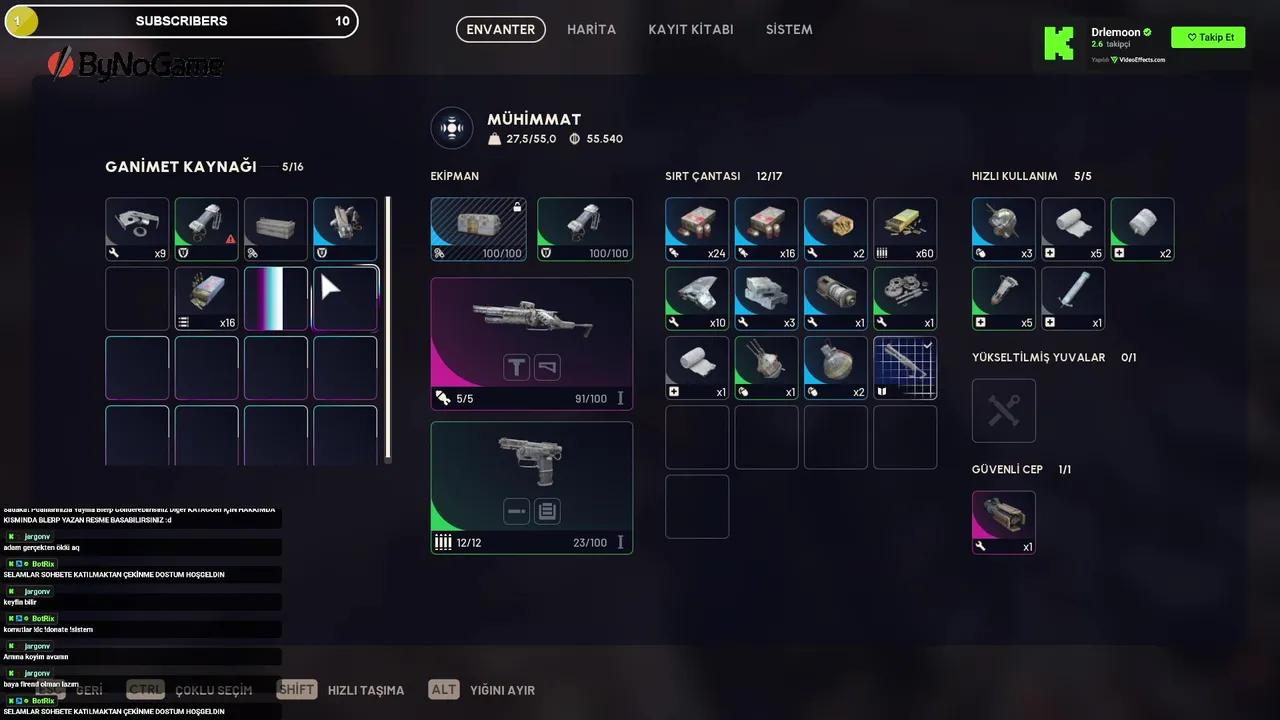1280x720 pixels.
Task: Select the x60 ammo stack in backpack
Action: coord(905,229)
